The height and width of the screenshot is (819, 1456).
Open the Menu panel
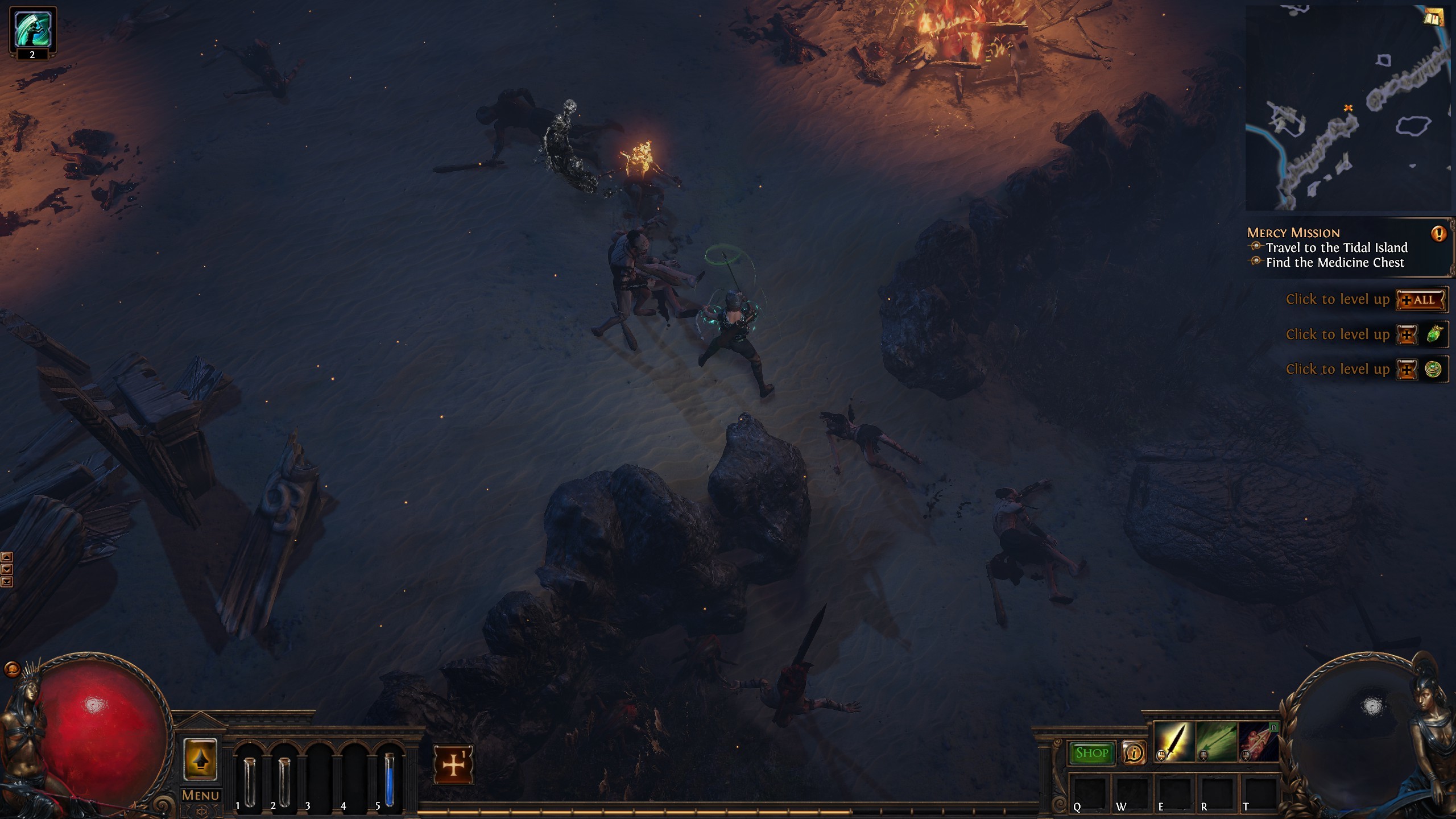202,794
